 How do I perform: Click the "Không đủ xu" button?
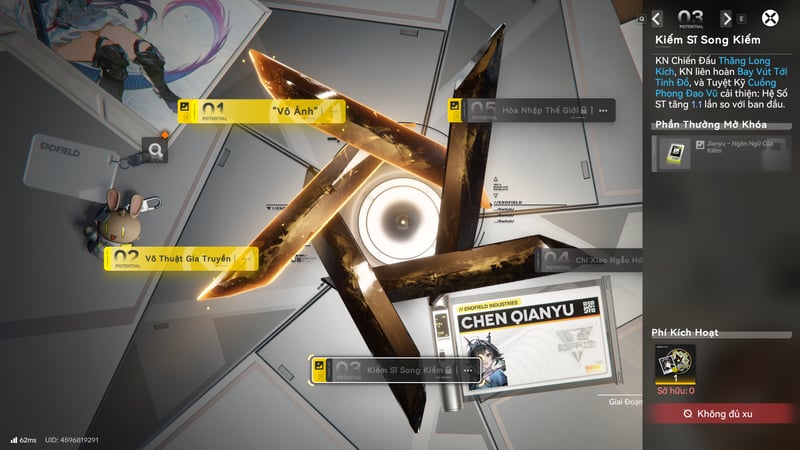pyautogui.click(x=722, y=413)
